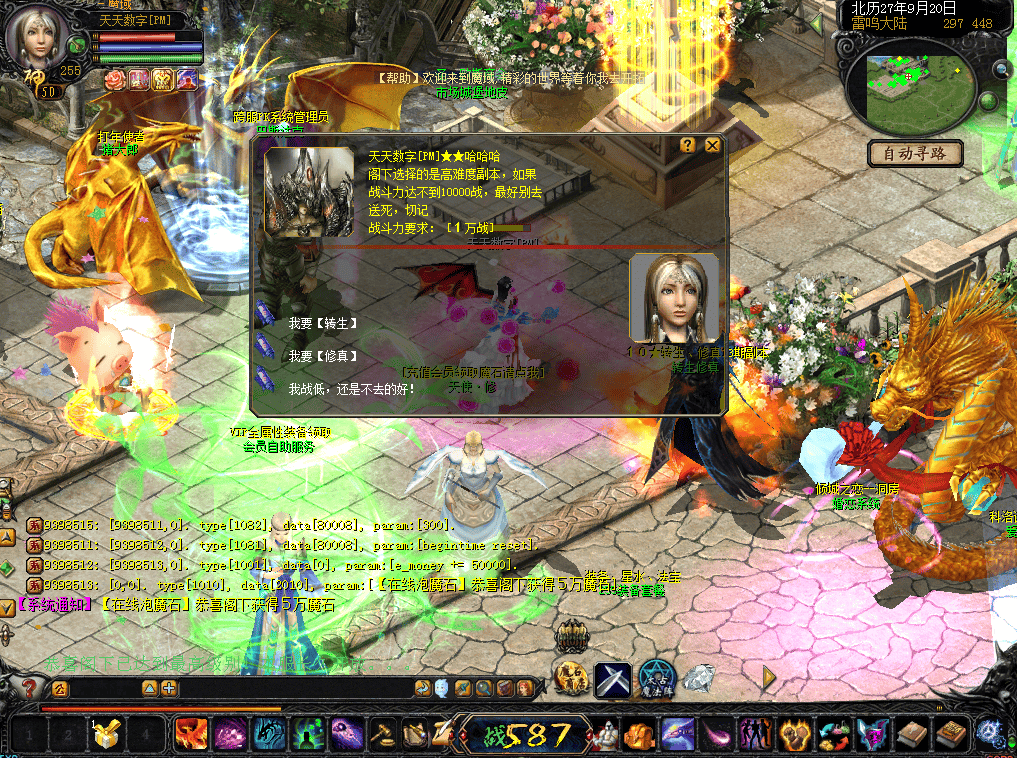
Task: Choose the 我要【转生】 dialogue option
Action: [322, 324]
